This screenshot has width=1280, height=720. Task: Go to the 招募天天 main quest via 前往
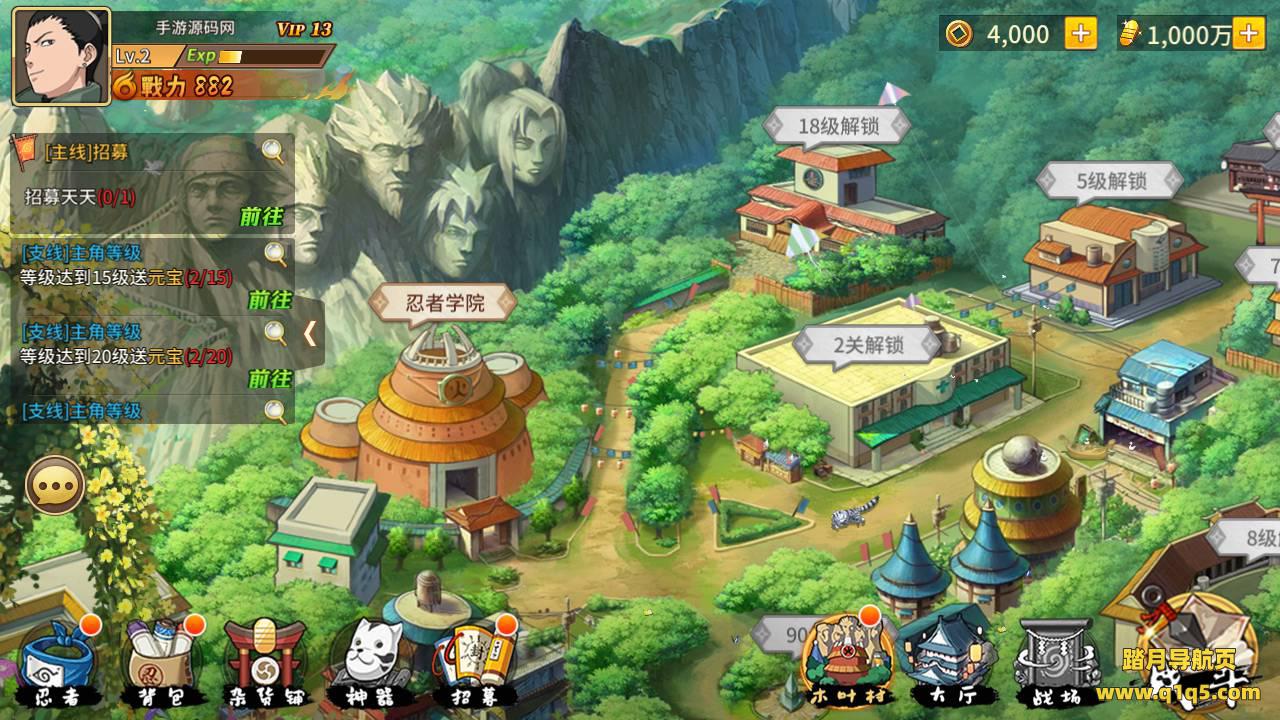261,216
